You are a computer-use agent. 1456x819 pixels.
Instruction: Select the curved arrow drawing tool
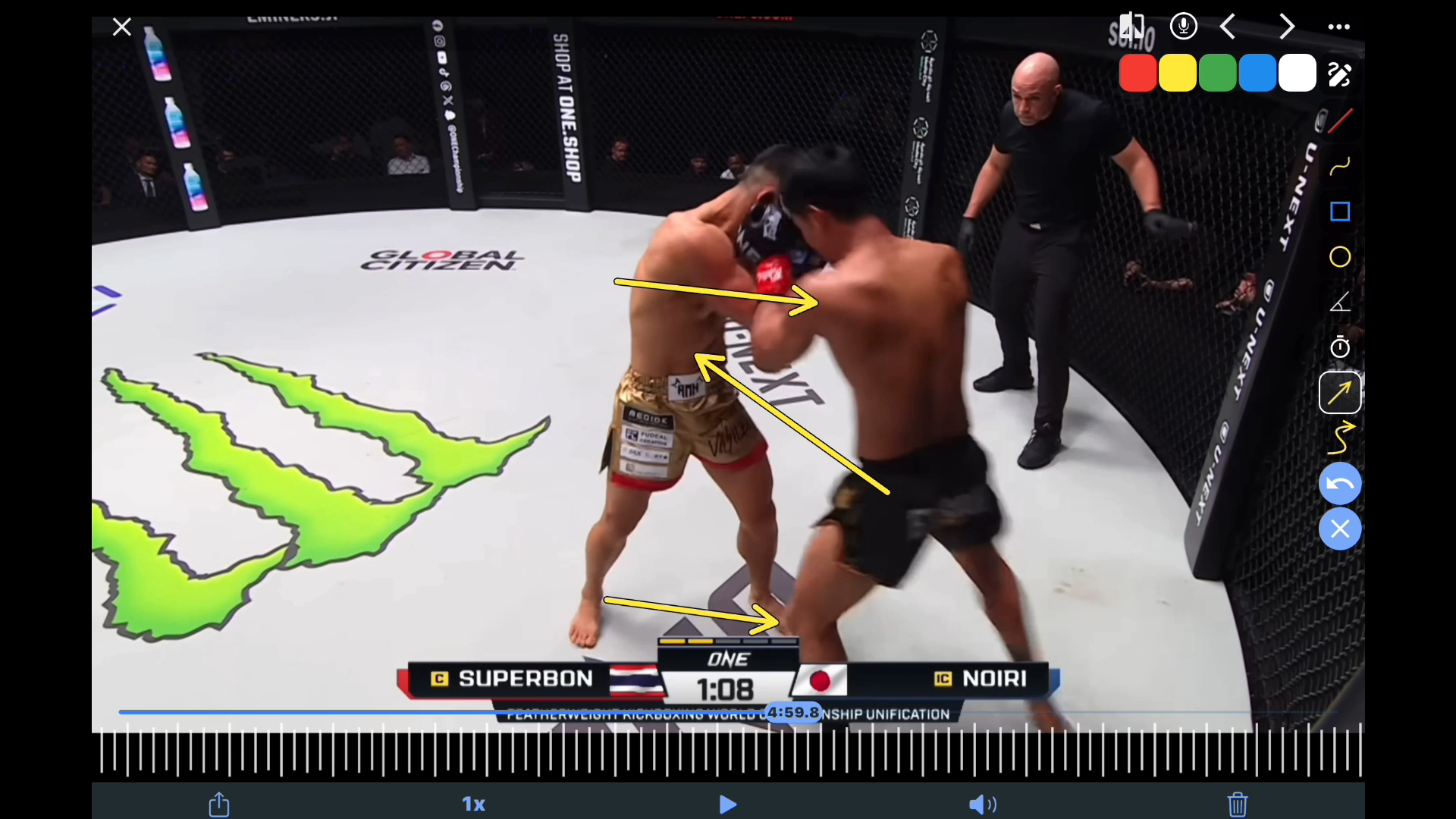tap(1340, 438)
